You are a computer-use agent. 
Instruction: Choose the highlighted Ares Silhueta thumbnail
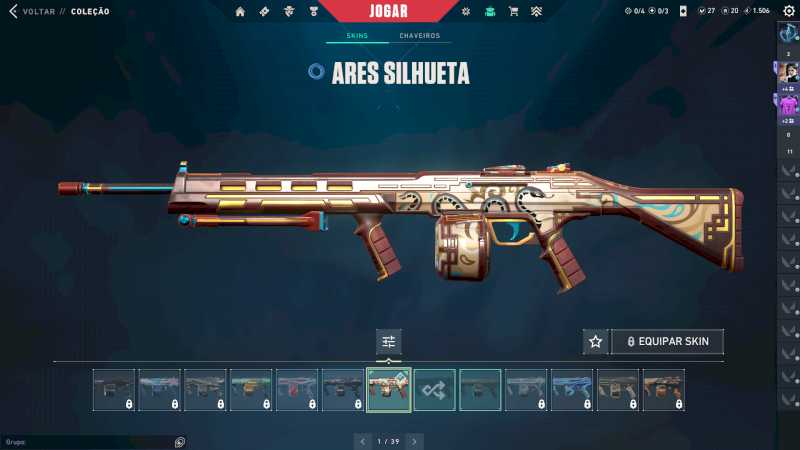388,390
